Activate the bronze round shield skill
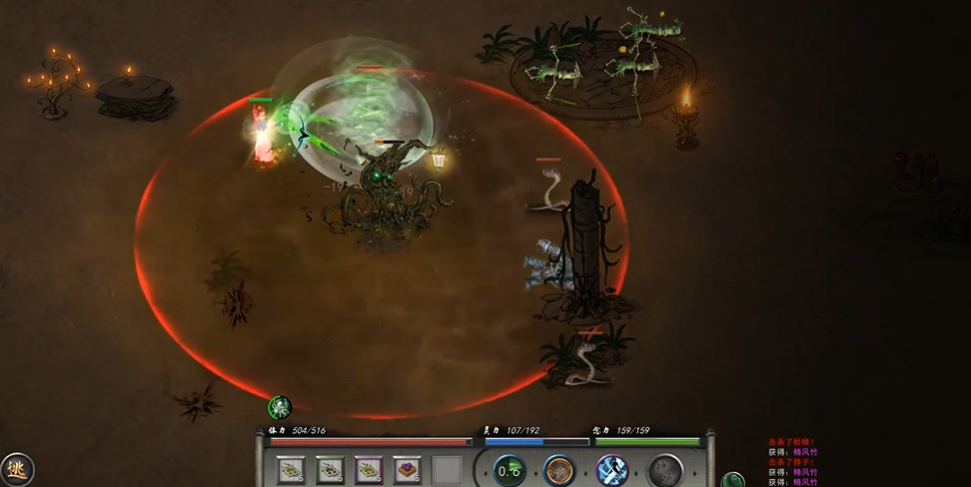Screen dimensions: 971x487 [559, 470]
